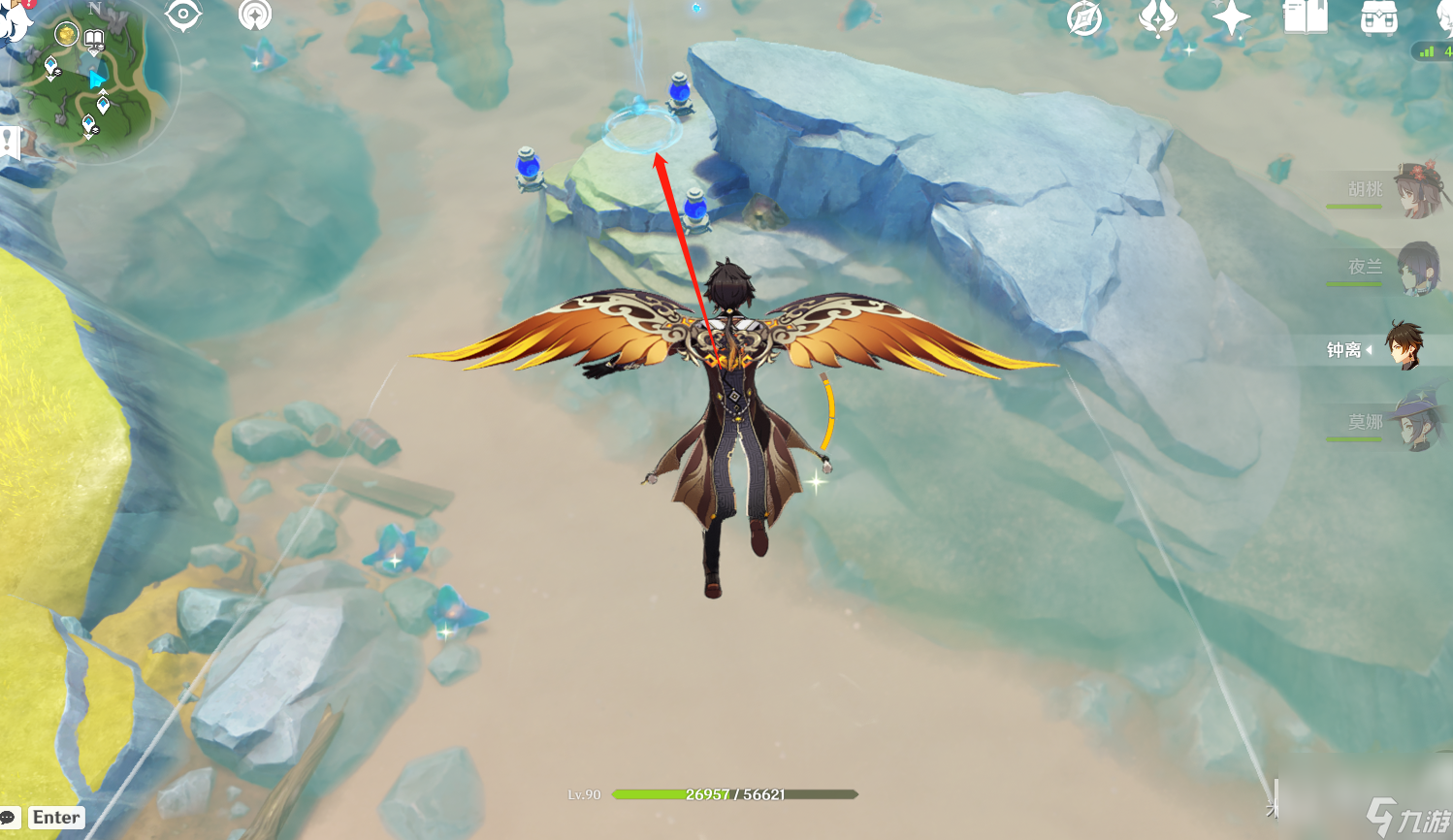Image resolution: width=1453 pixels, height=840 pixels.
Task: Open the chat box labeled Enter
Action: click(x=55, y=818)
